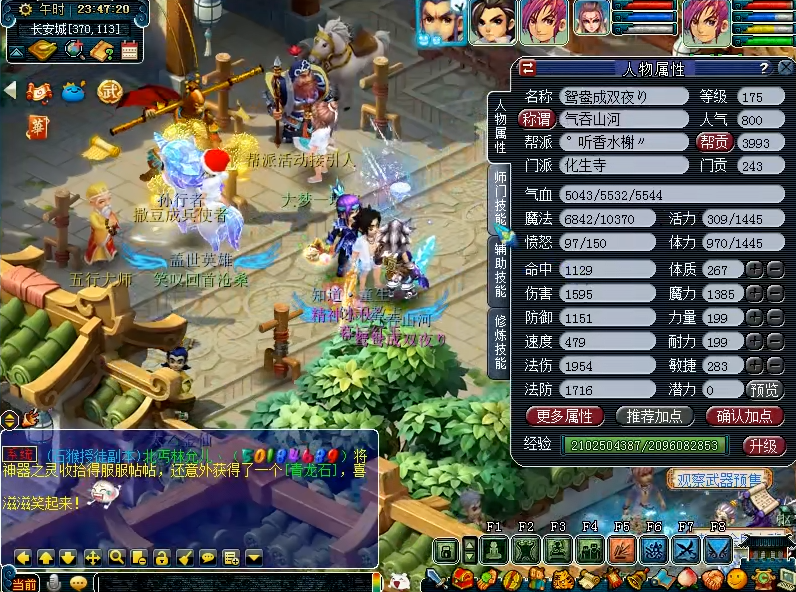Decrease 魔力 magic power with its minus button
Viewport: 796px width, 592px height.
[x=775, y=294]
